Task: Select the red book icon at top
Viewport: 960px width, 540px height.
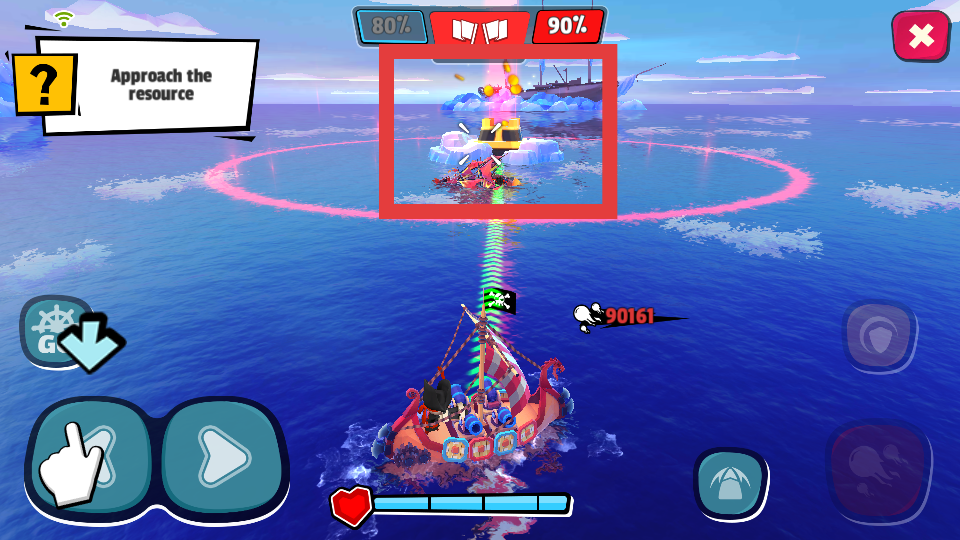Action: pos(479,28)
